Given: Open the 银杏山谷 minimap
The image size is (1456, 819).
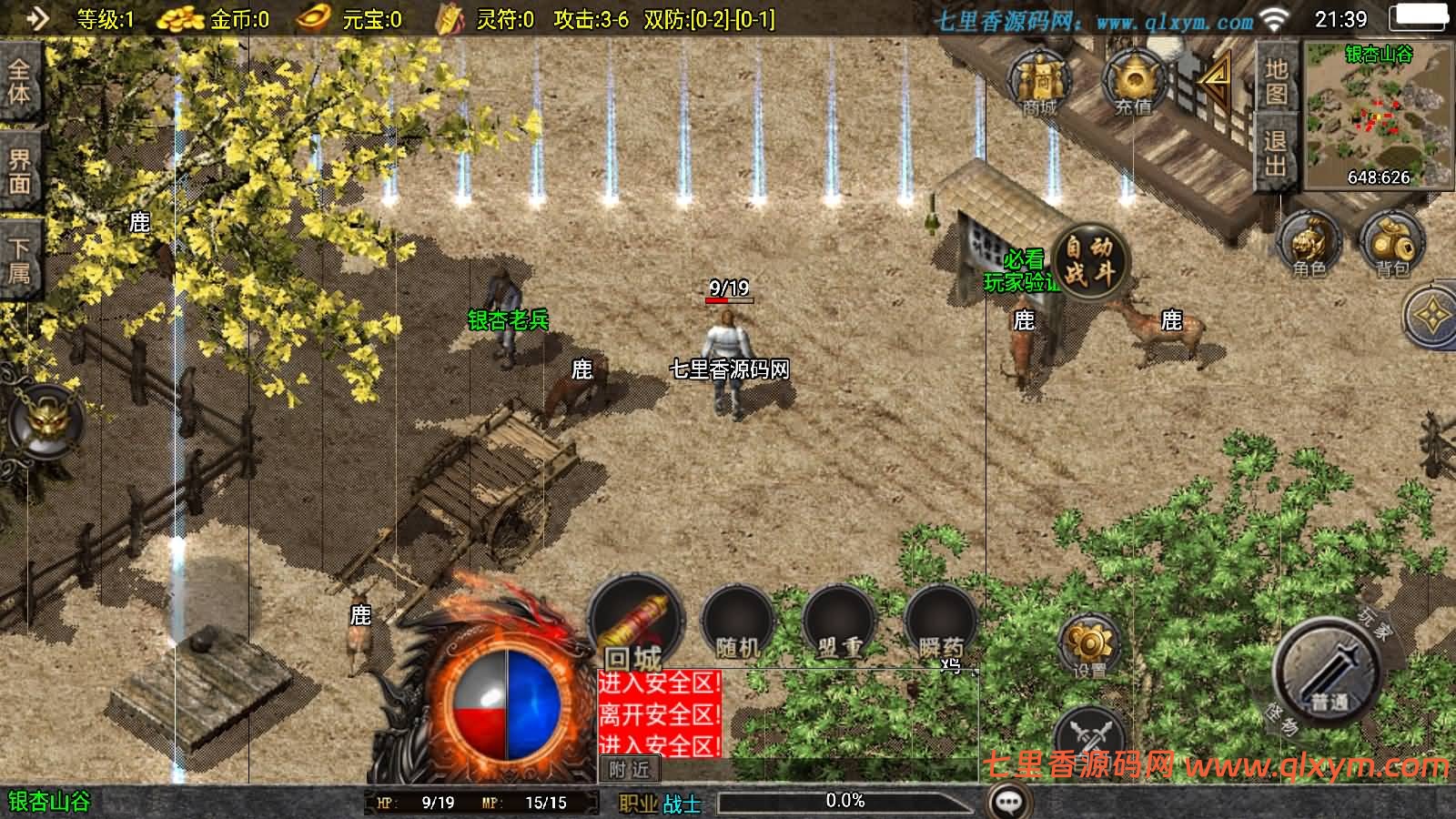Looking at the screenshot, I should [x=1379, y=114].
